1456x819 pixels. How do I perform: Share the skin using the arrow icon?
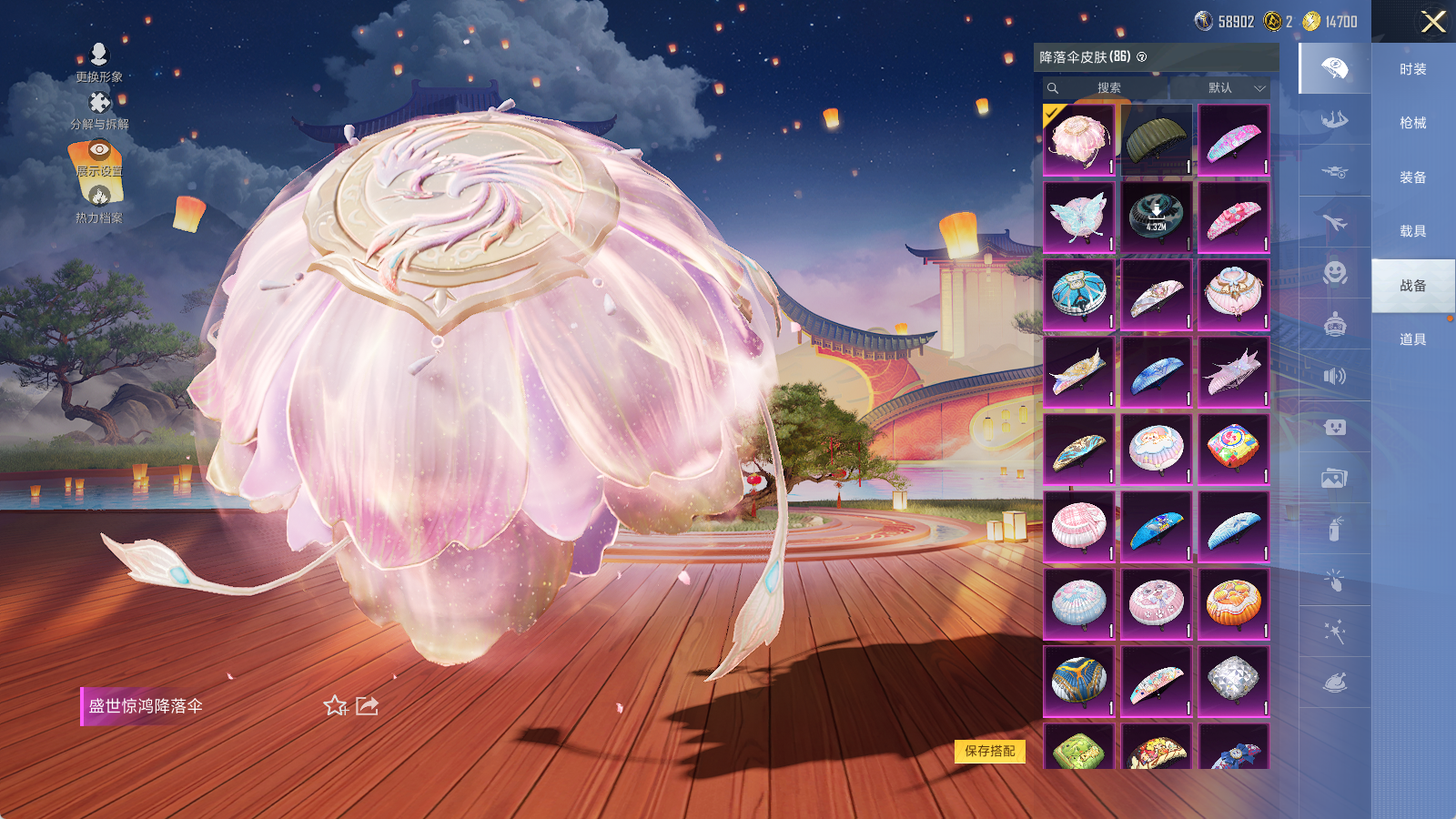(367, 706)
